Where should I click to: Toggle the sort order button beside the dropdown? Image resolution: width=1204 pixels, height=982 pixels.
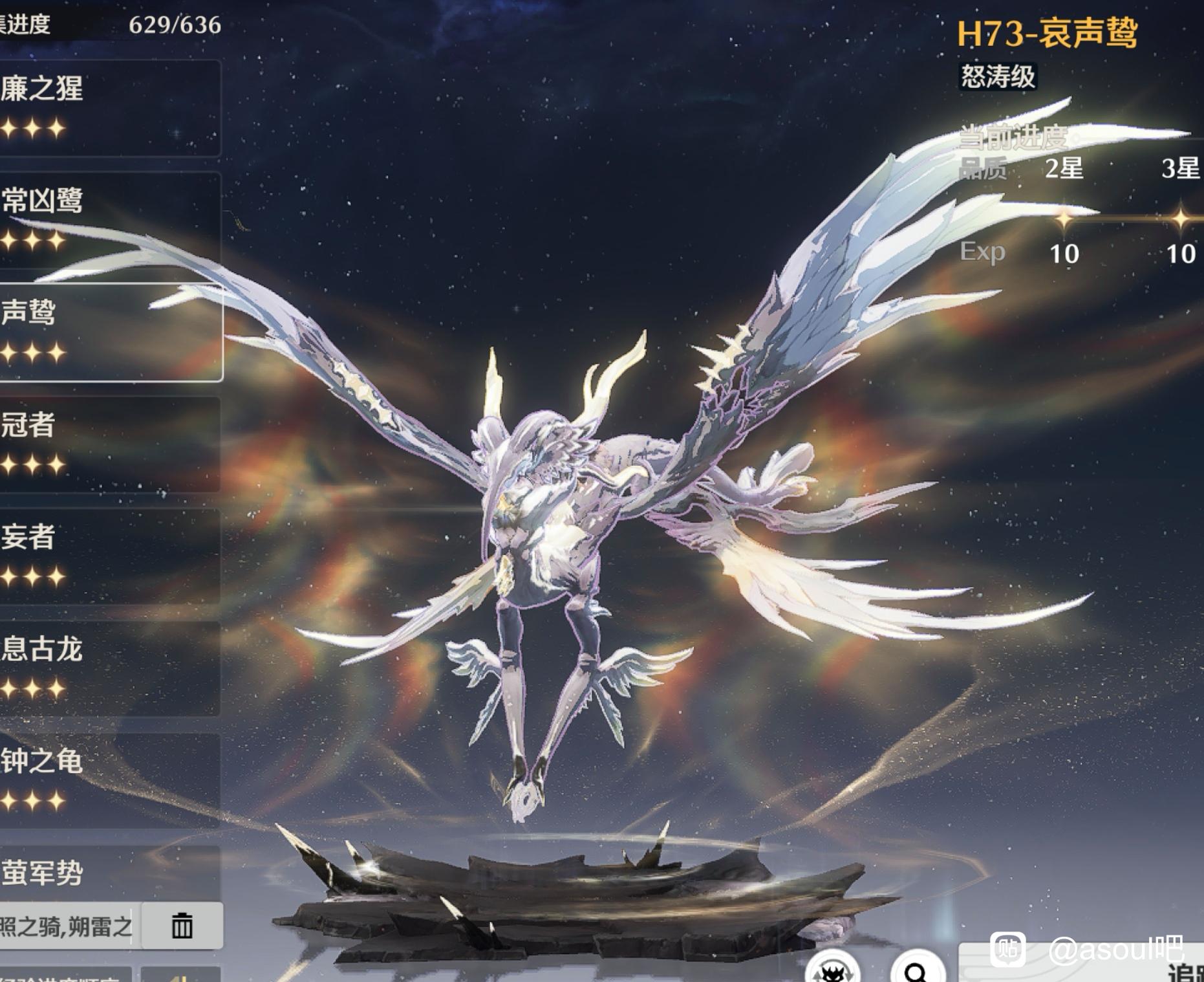[x=182, y=976]
